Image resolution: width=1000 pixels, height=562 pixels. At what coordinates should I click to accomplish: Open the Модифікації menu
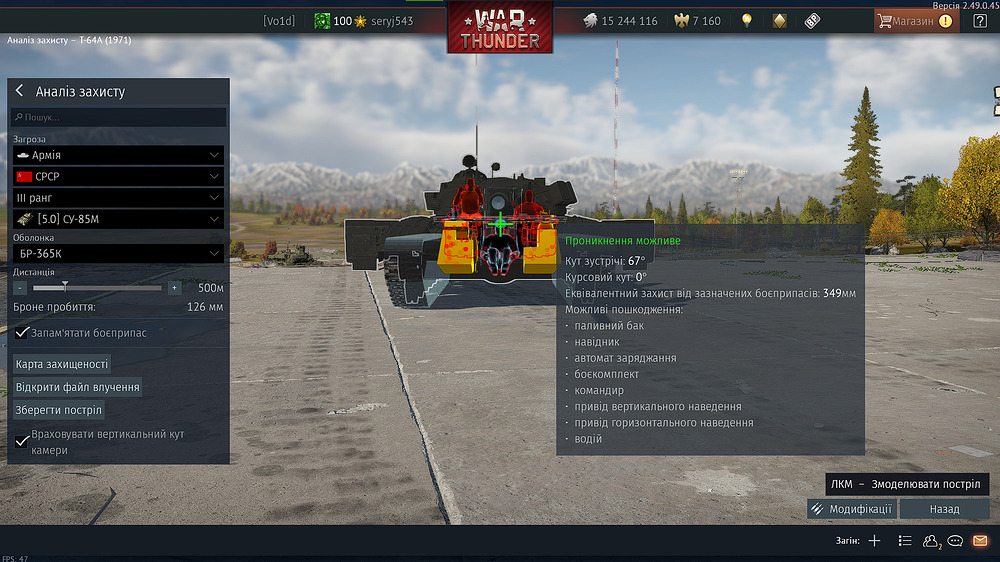tap(851, 509)
